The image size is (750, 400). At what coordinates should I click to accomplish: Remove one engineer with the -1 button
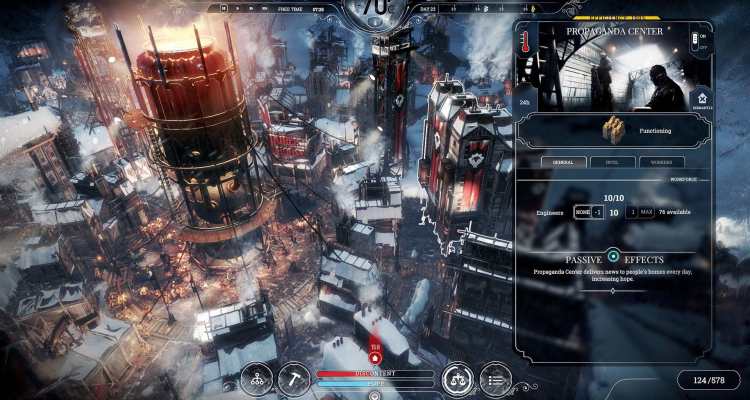pos(598,212)
